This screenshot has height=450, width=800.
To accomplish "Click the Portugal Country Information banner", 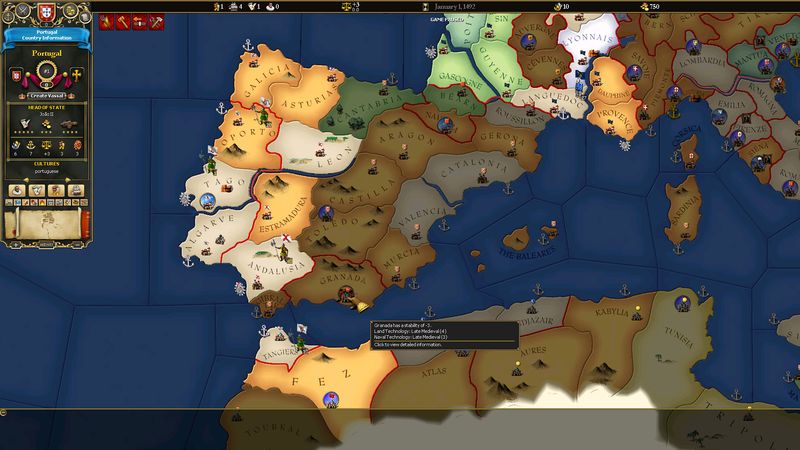I will (46, 37).
